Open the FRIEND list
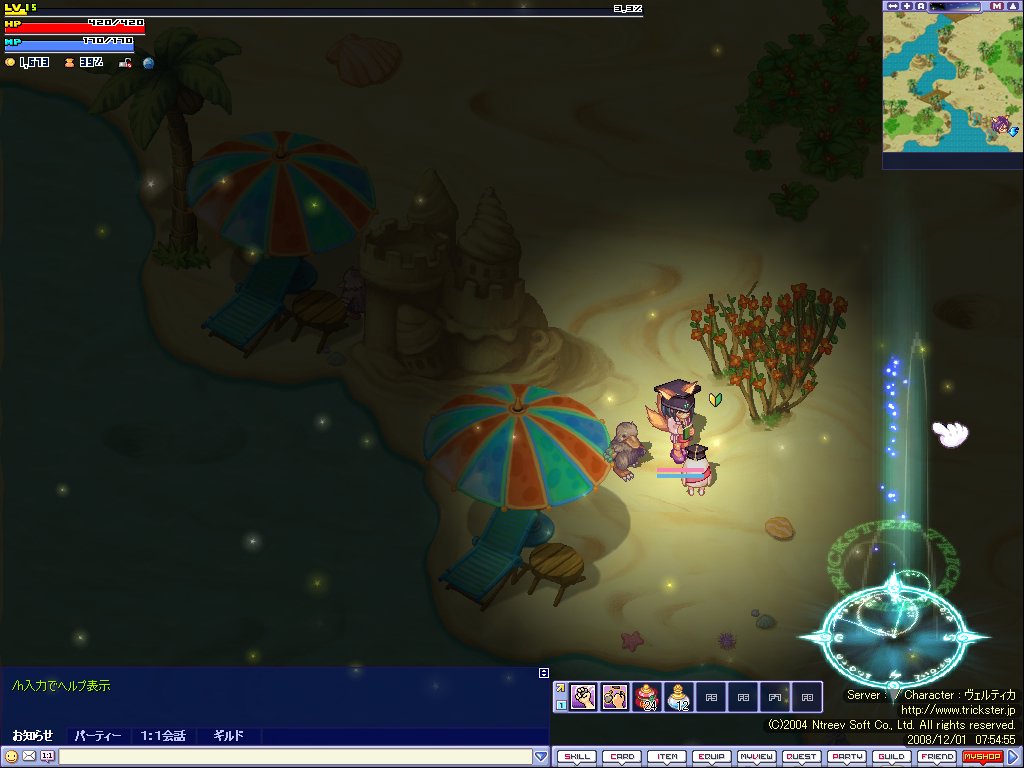Viewport: 1024px width, 768px height. click(x=937, y=757)
